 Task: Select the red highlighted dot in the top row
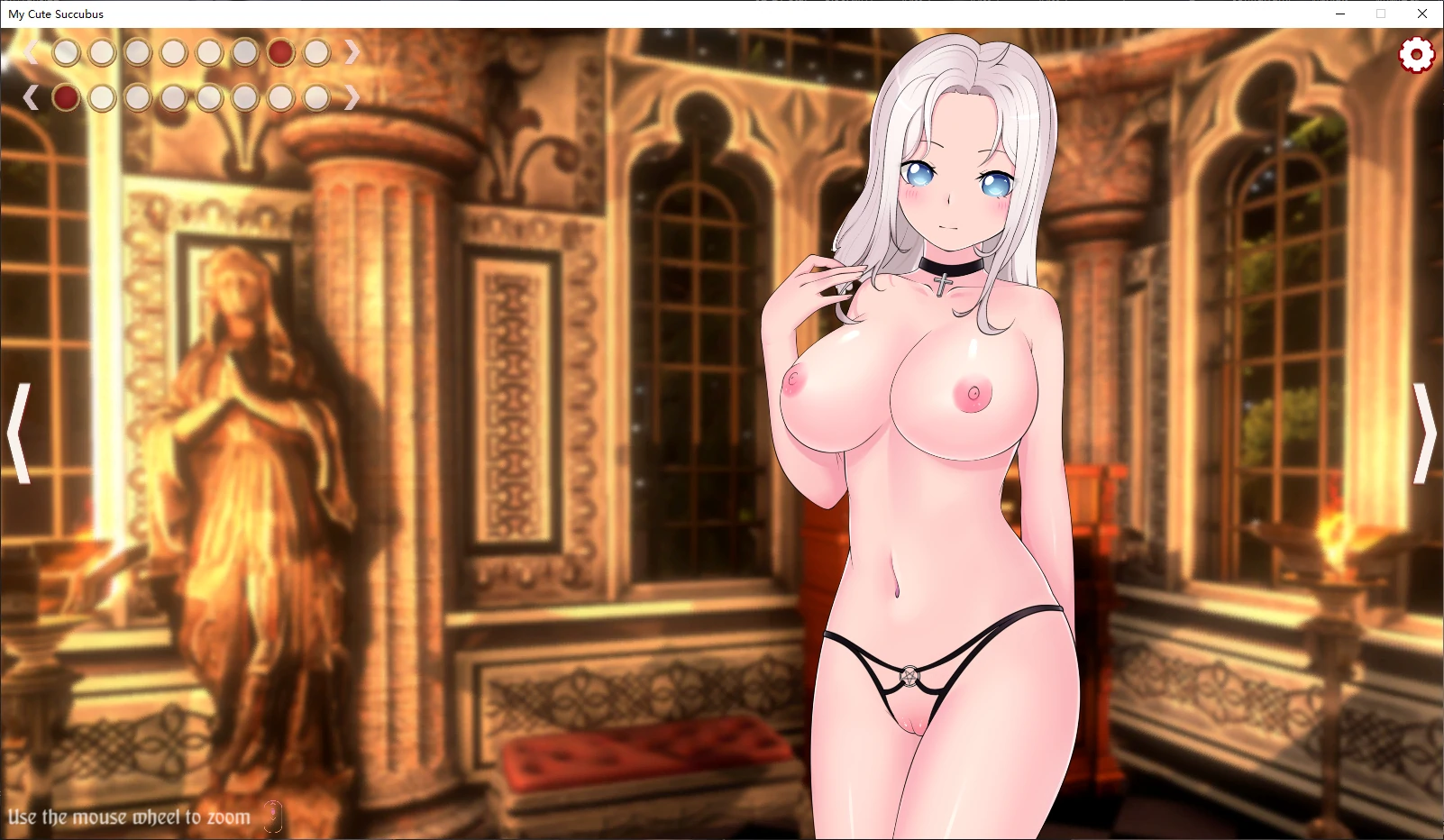(x=280, y=52)
